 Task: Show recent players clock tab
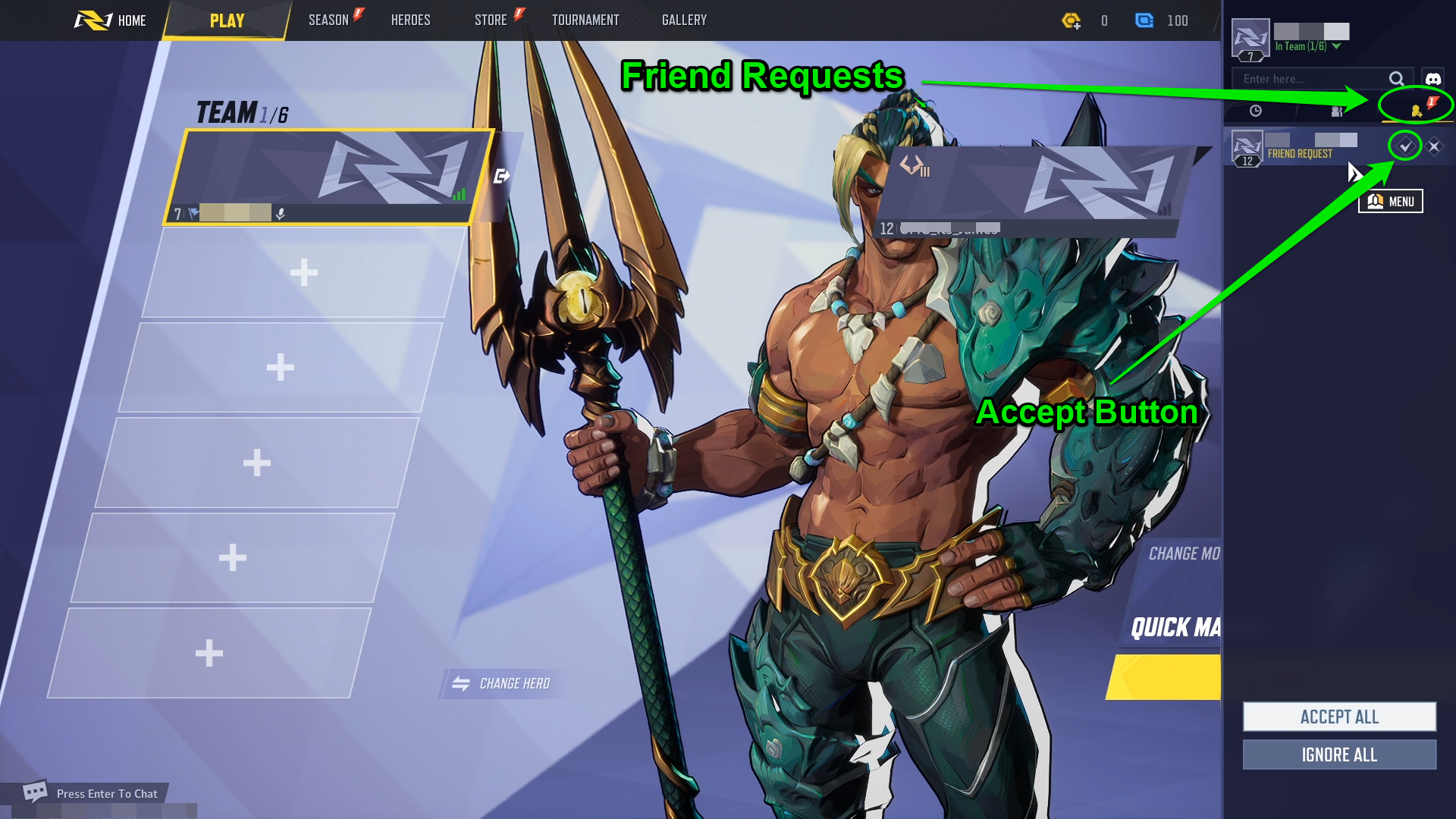[x=1256, y=111]
